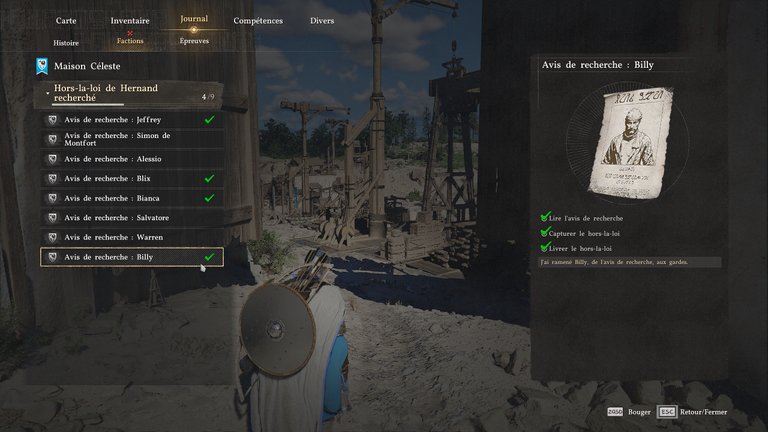Switch to the Inventaire tab
This screenshot has height=432, width=768.
[130, 20]
